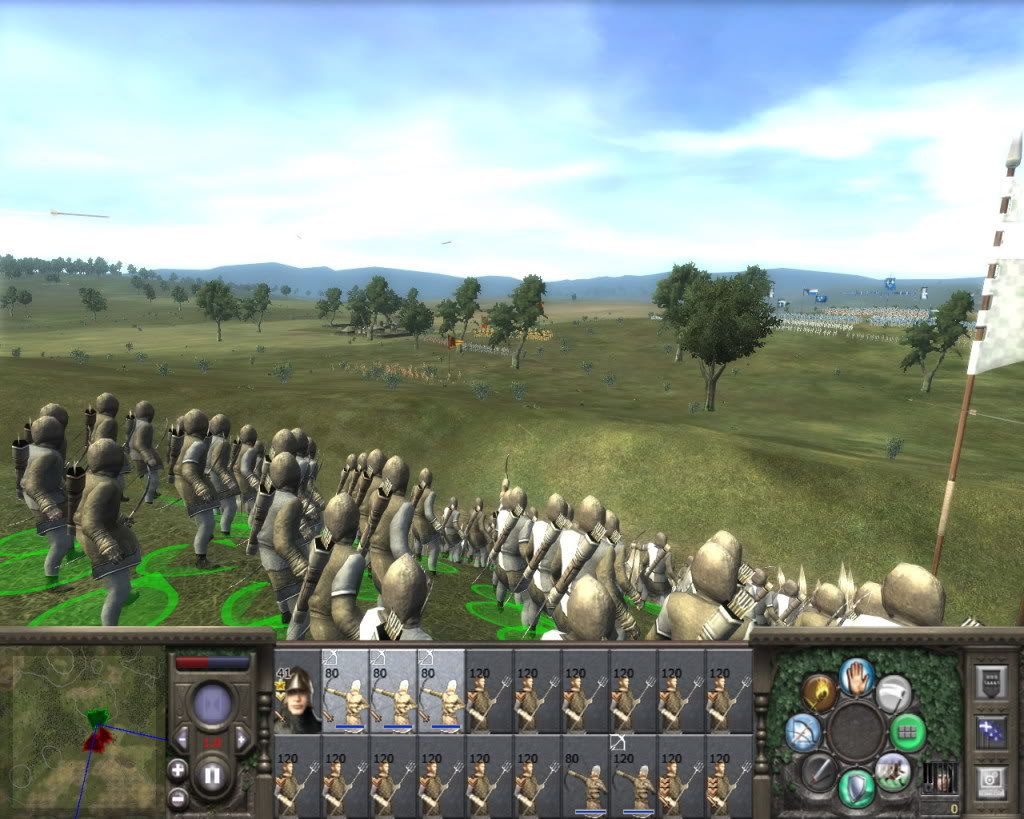Open the shield-shaped panel button

click(992, 683)
